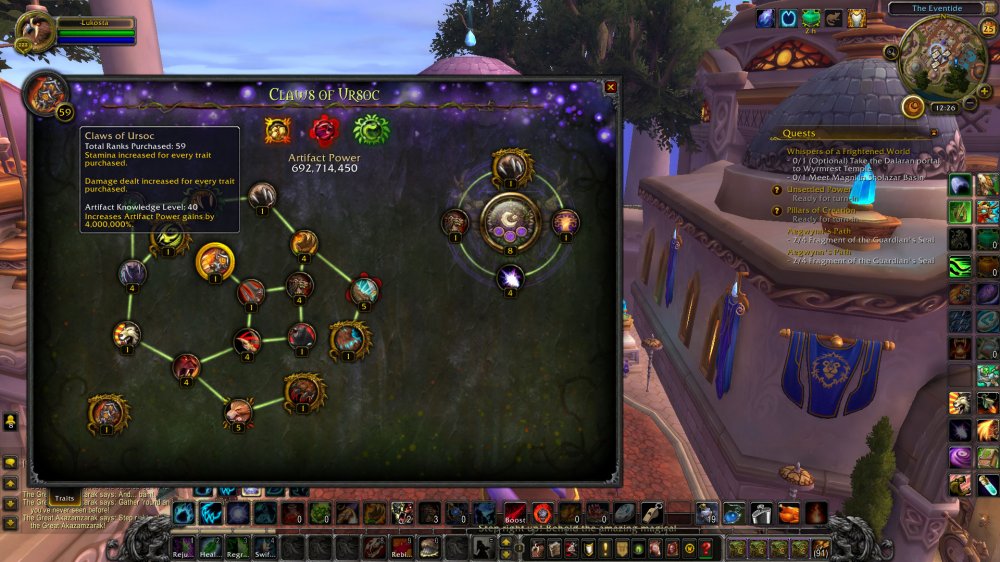The image size is (1000, 562).
Task: Choose the yellow relic slot at the top
Action: [277, 130]
